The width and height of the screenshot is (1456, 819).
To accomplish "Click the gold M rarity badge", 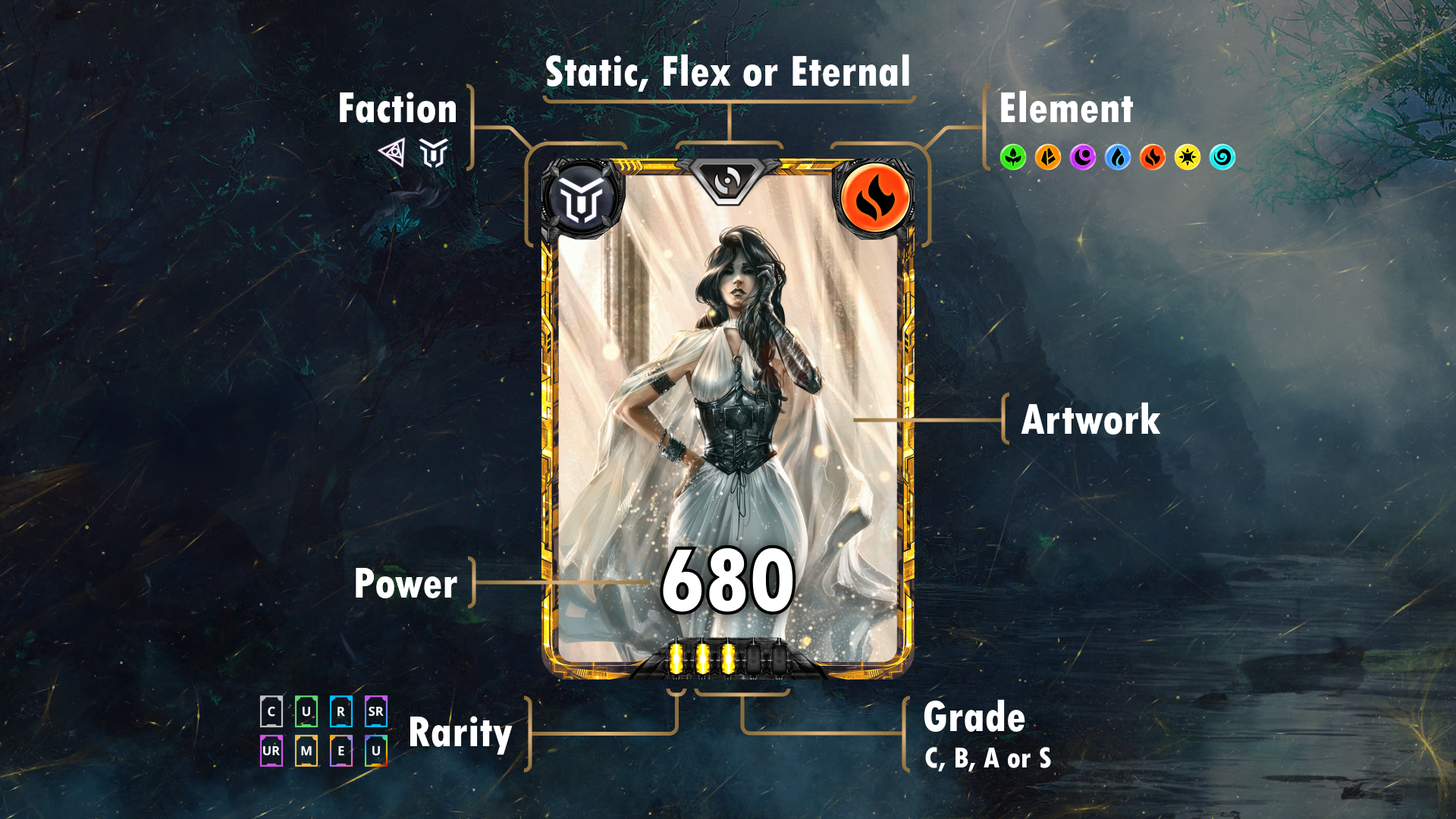I will [306, 751].
